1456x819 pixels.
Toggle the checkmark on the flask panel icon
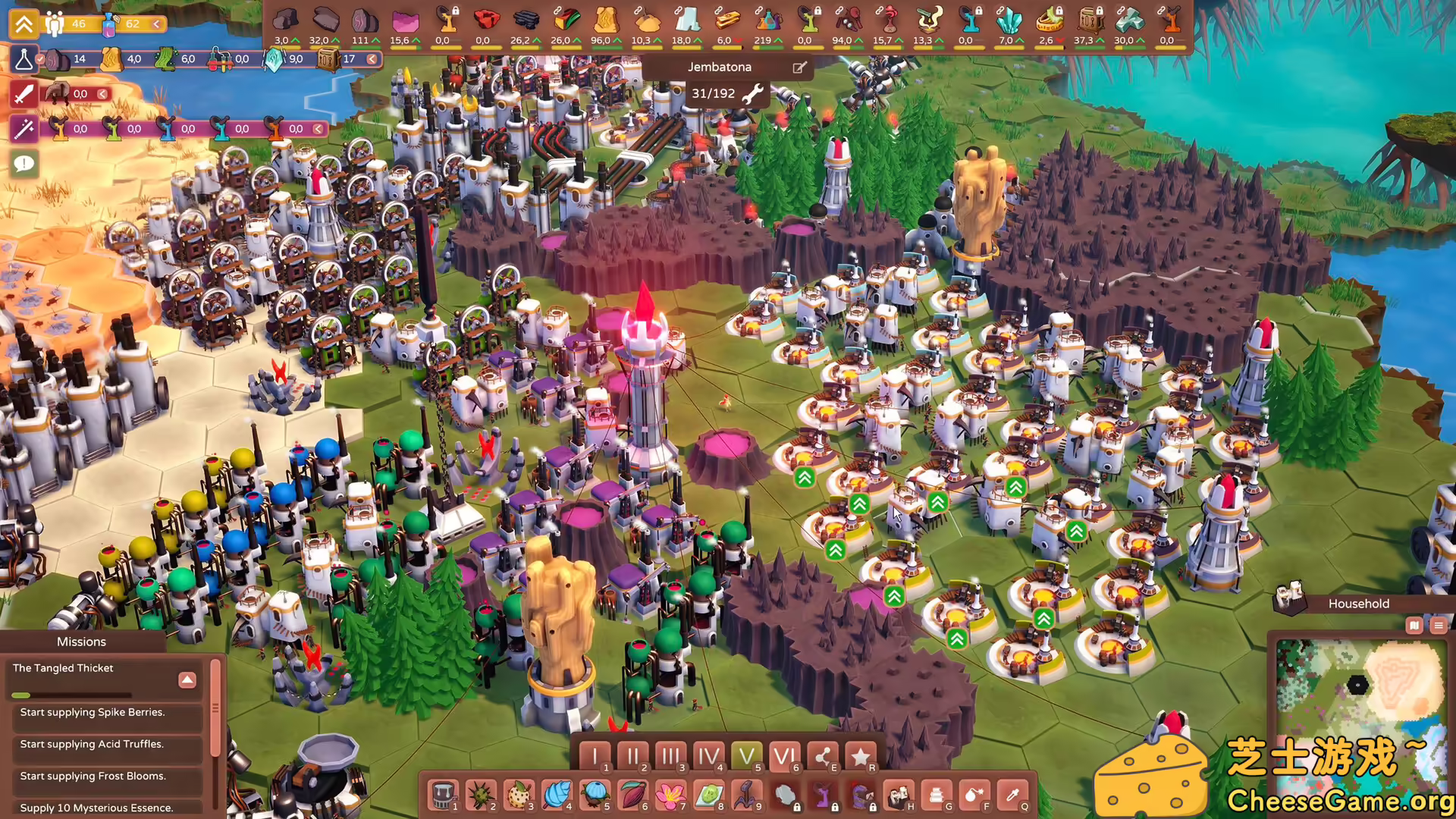tap(39, 59)
